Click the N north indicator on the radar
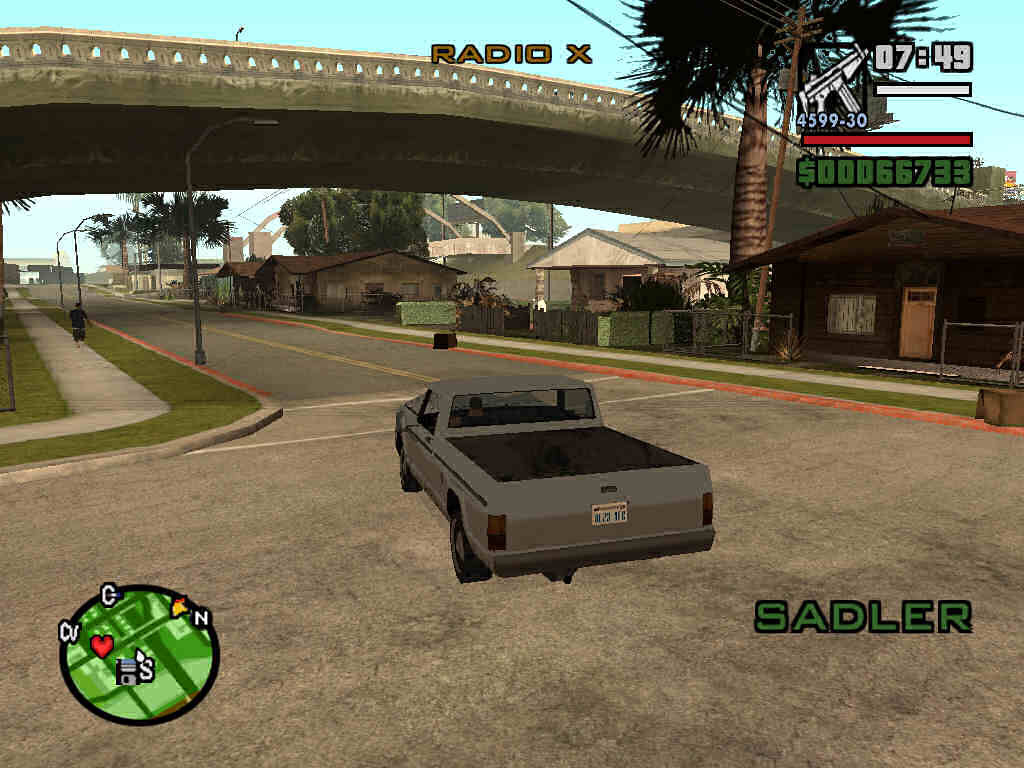 201,618
